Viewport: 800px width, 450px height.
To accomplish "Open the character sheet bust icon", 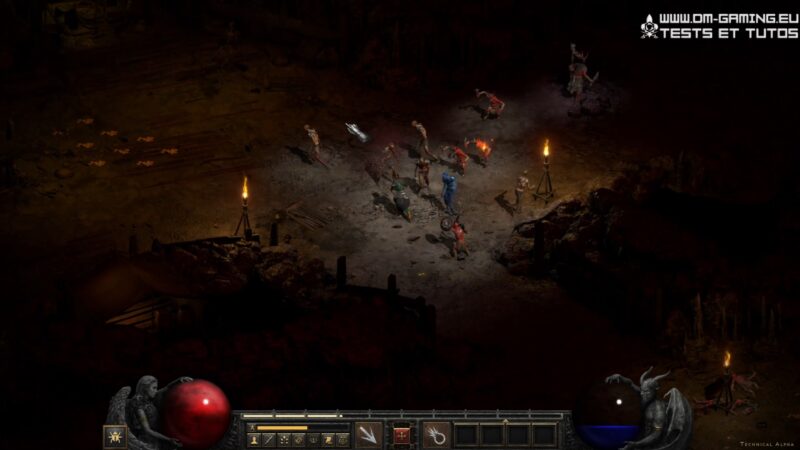I will coord(255,439).
